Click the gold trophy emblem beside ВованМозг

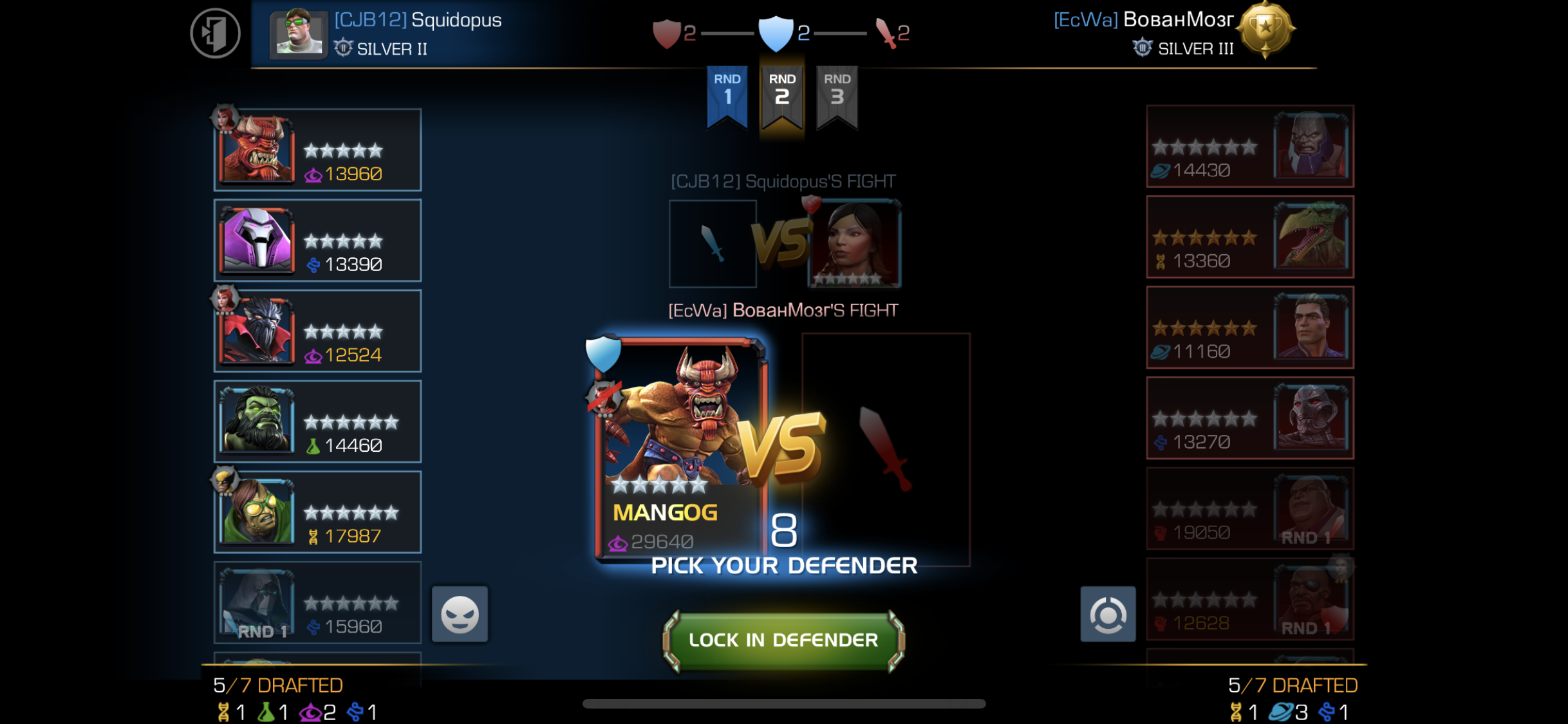coord(1265,30)
